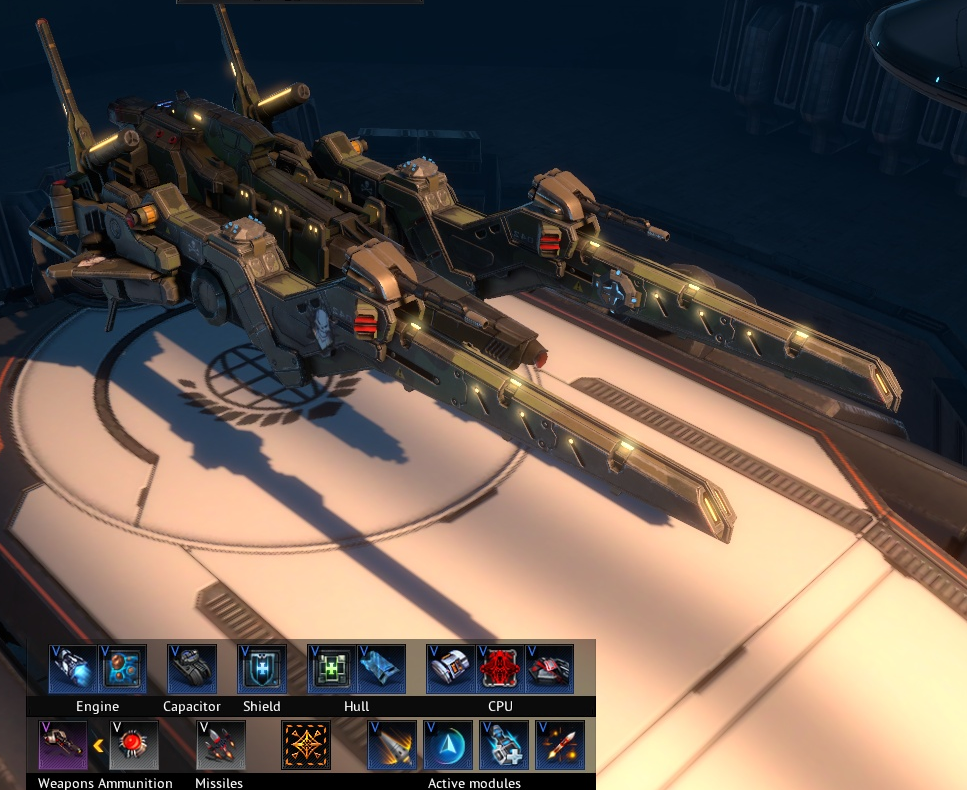Choose the red emblem CPU module
This screenshot has height=790, width=967.
pos(501,669)
